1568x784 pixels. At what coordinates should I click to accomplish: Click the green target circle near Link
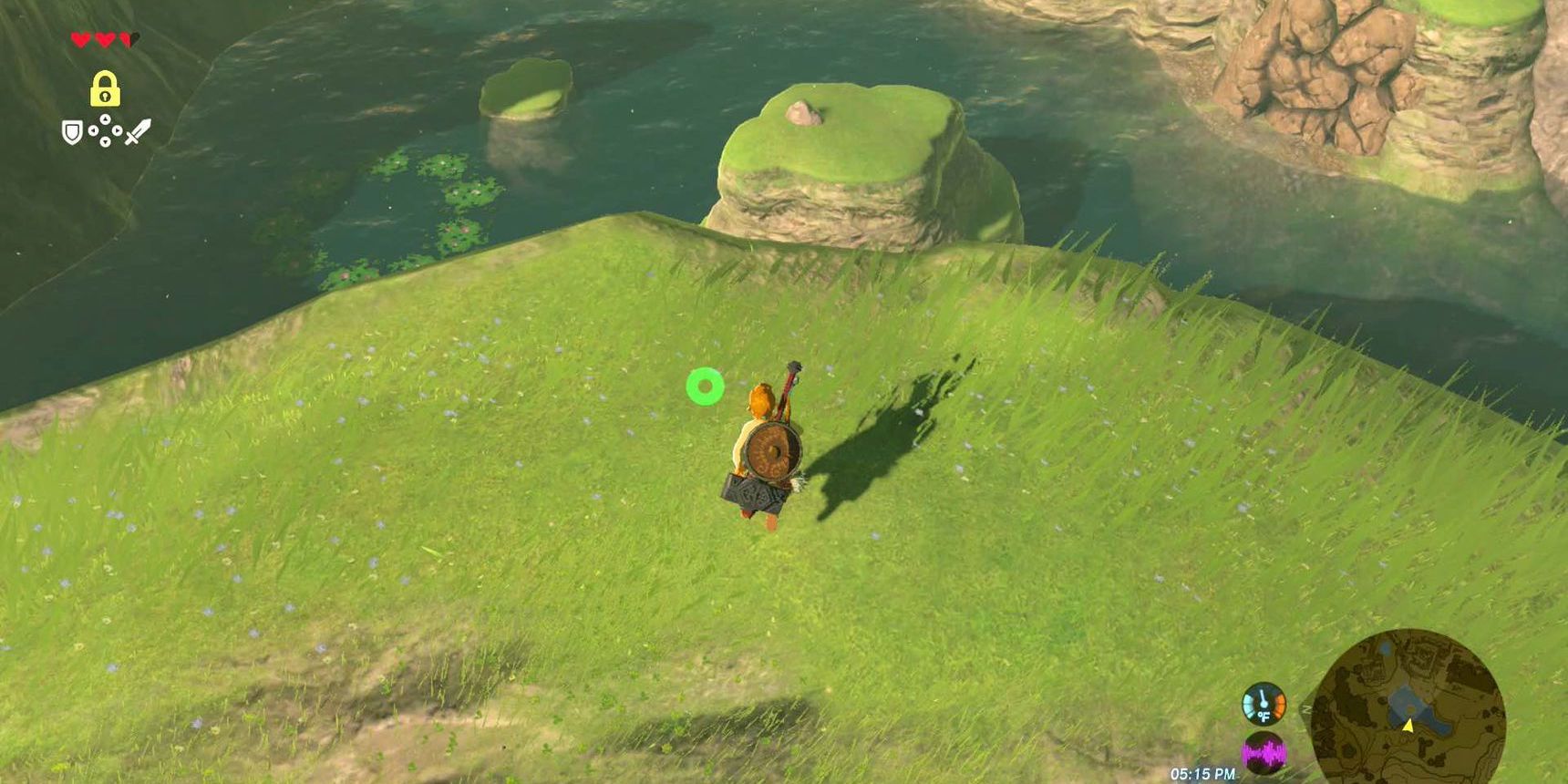(x=704, y=387)
